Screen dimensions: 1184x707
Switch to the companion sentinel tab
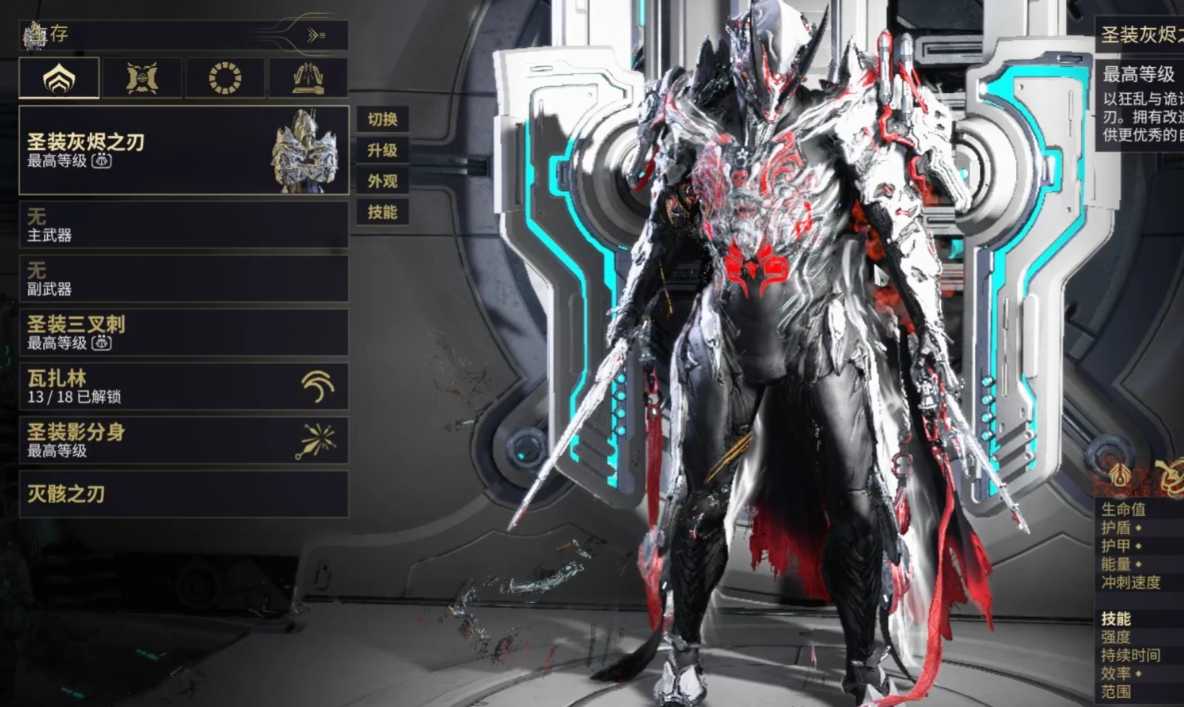click(142, 78)
